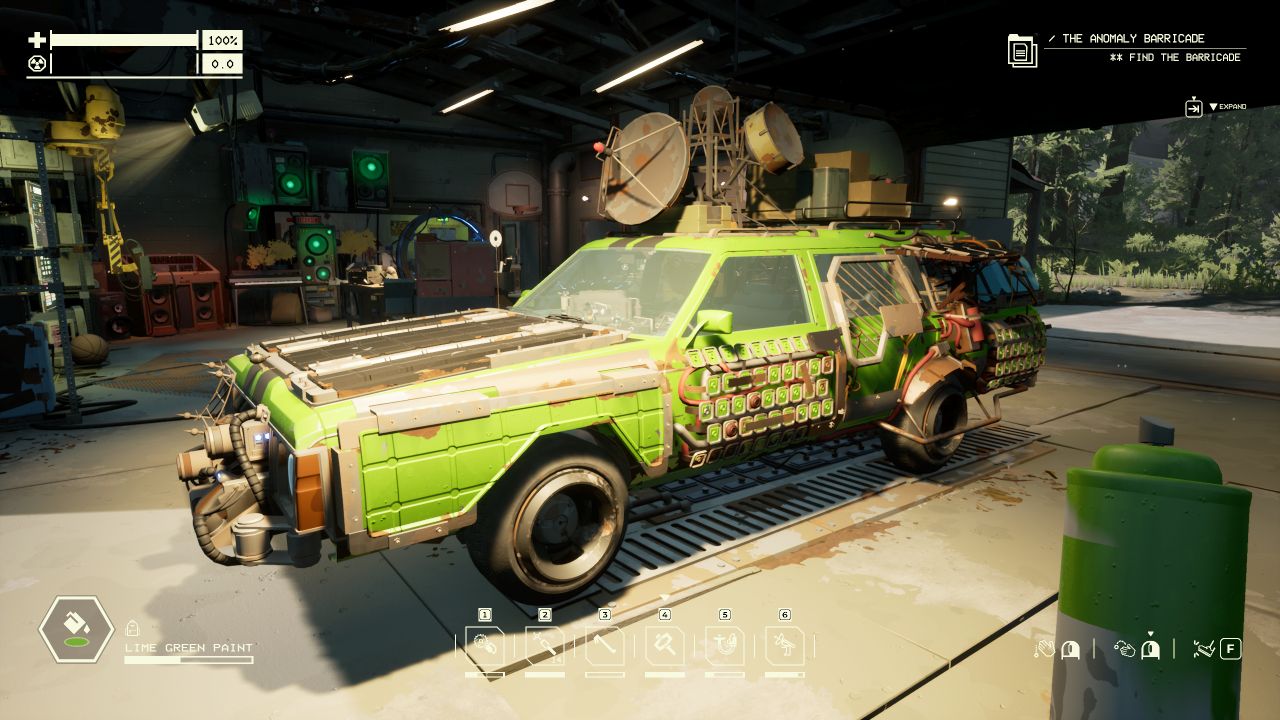Select the scrapper saw tool in slot 1
The image size is (1280, 720).
(x=485, y=646)
